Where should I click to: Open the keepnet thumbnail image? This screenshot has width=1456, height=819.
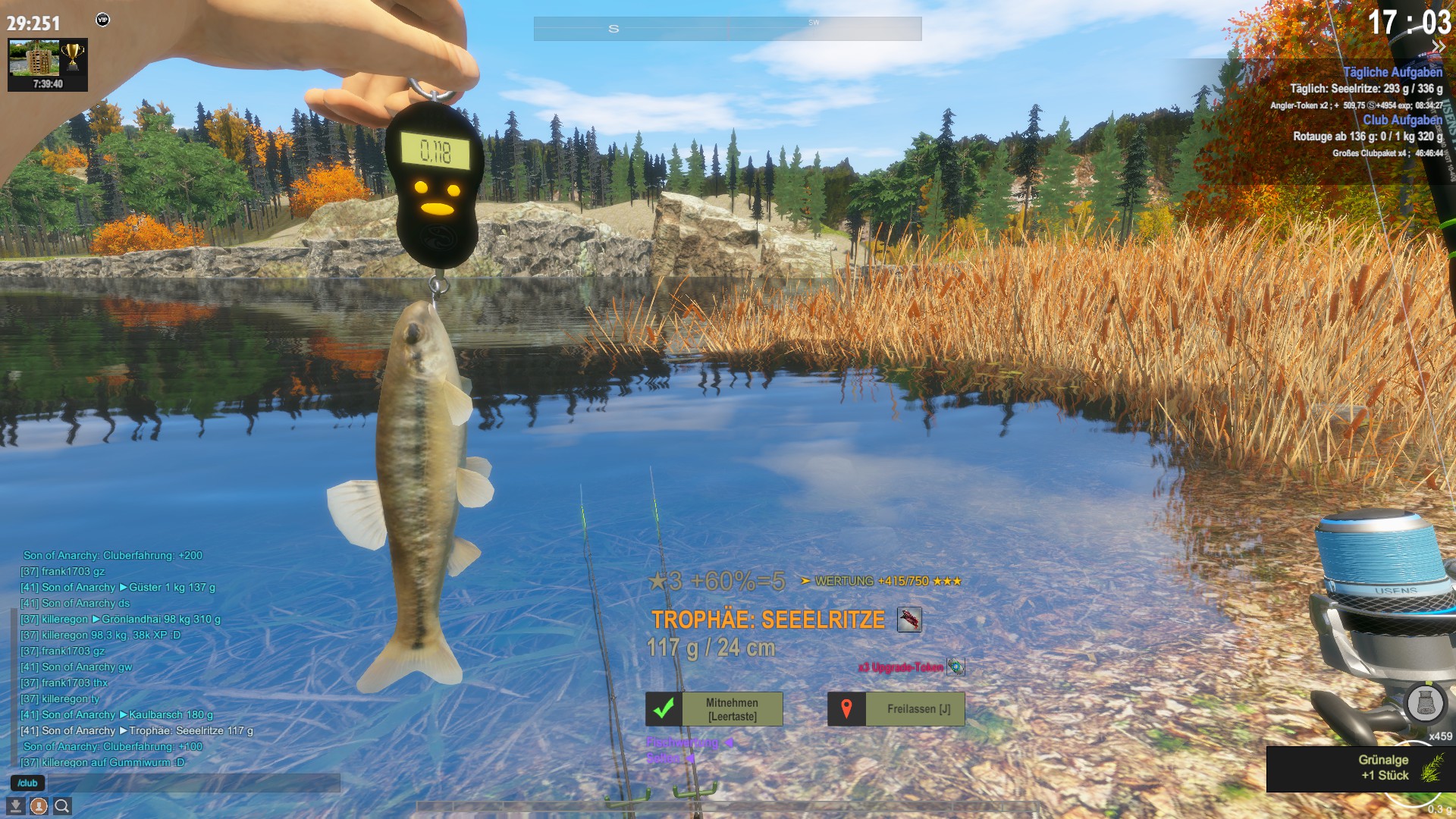34,58
